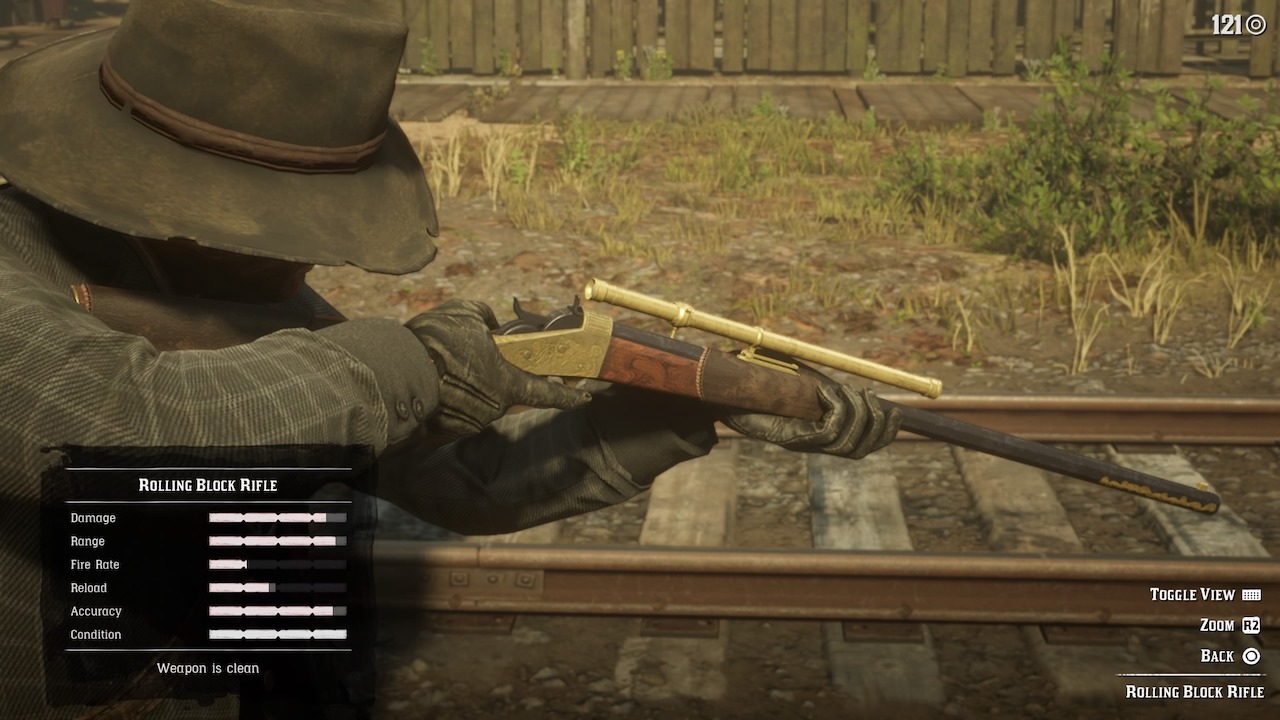Expand the Range stat details
1280x720 pixels.
(277, 541)
